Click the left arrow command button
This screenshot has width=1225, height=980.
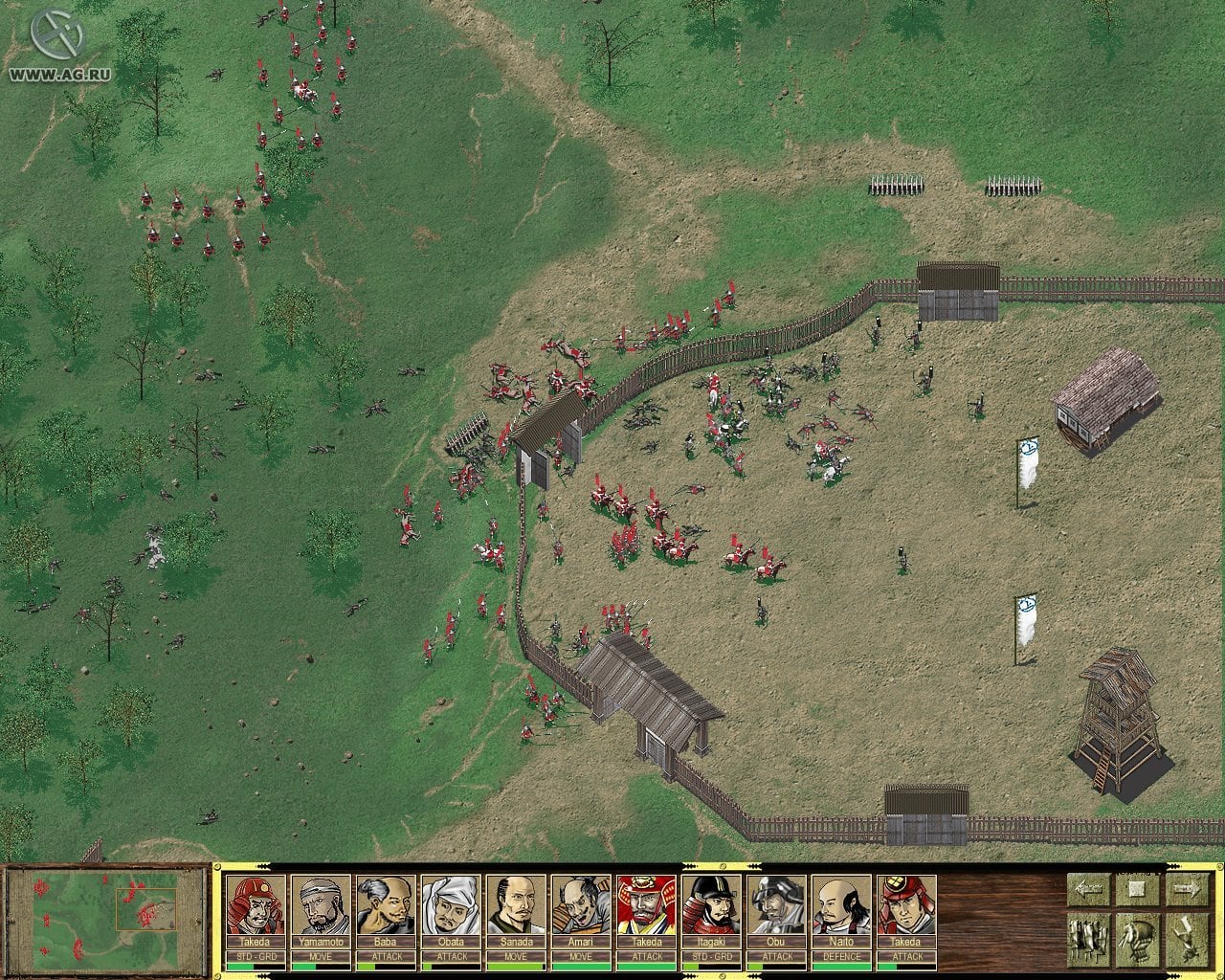pos(1088,889)
